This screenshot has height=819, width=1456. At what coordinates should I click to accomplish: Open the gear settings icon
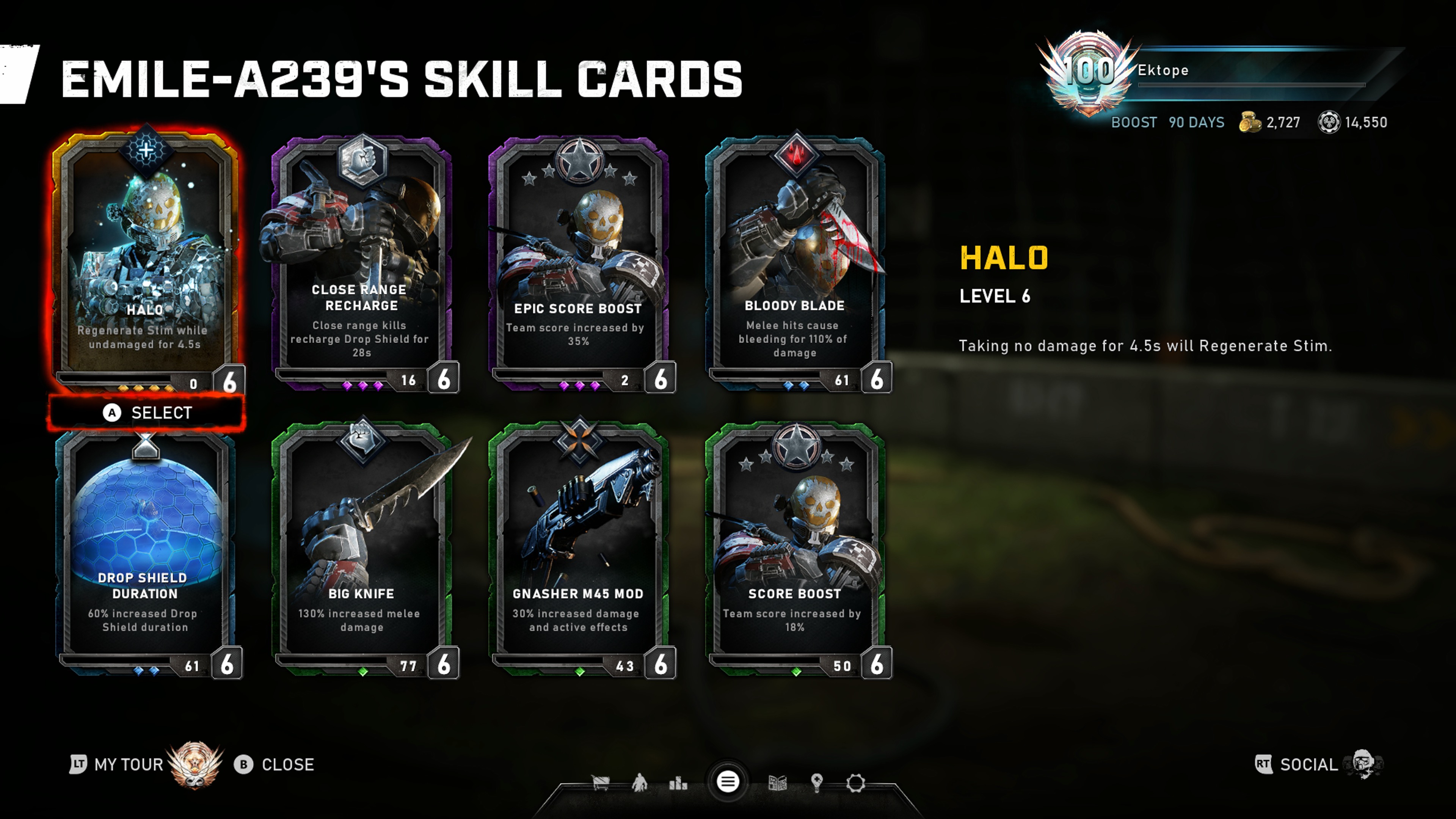pyautogui.click(x=856, y=783)
